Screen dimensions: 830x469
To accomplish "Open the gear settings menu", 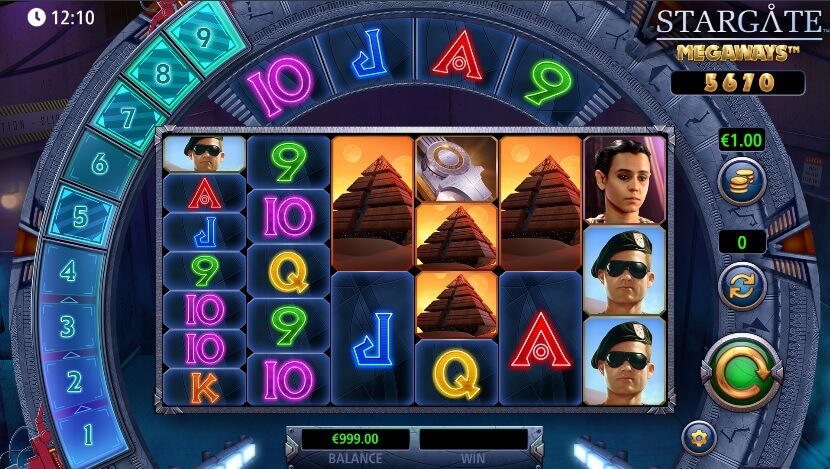I will [x=698, y=438].
